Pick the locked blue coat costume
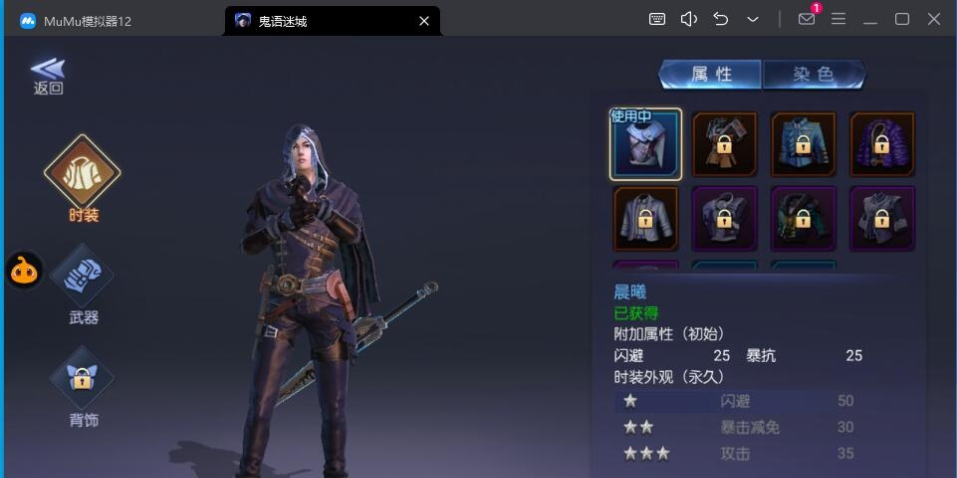Viewport: 957px width, 478px height. pos(803,144)
